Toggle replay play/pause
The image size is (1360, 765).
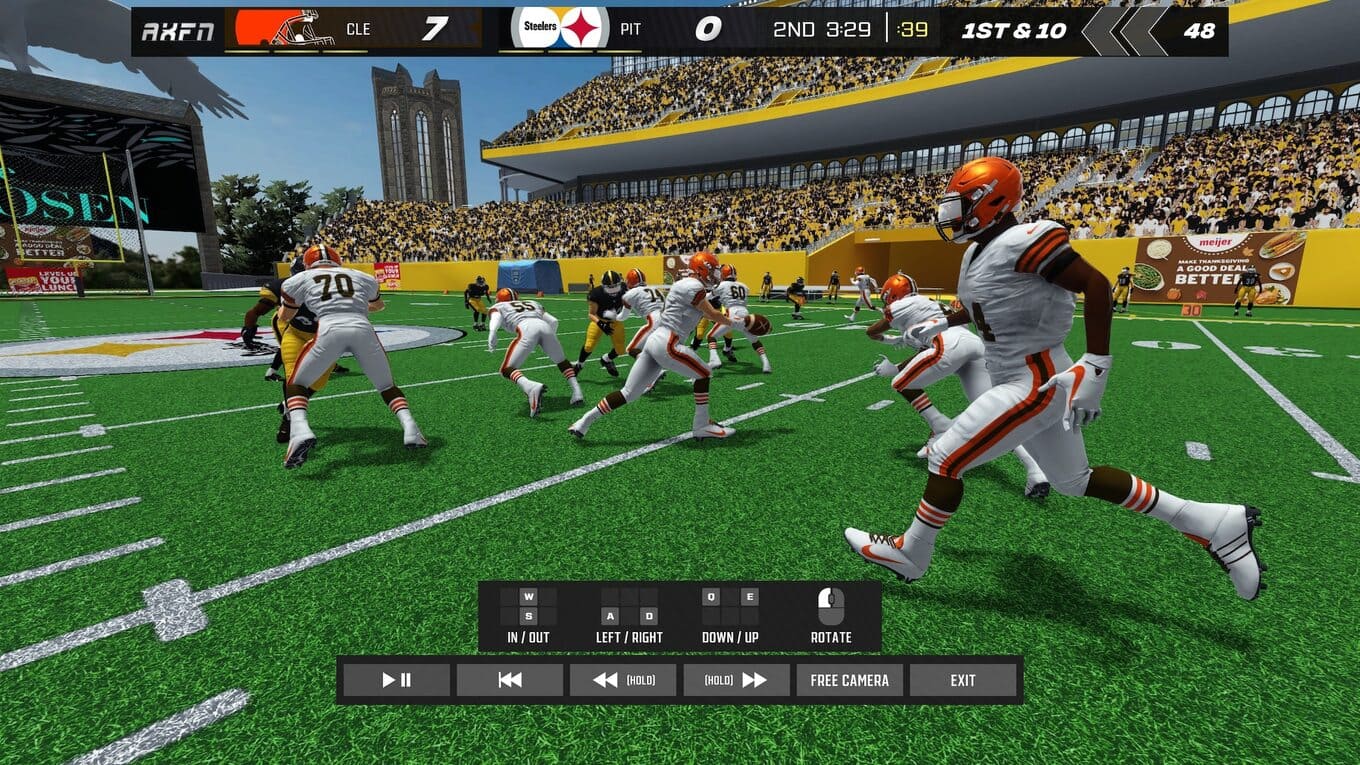coord(396,680)
